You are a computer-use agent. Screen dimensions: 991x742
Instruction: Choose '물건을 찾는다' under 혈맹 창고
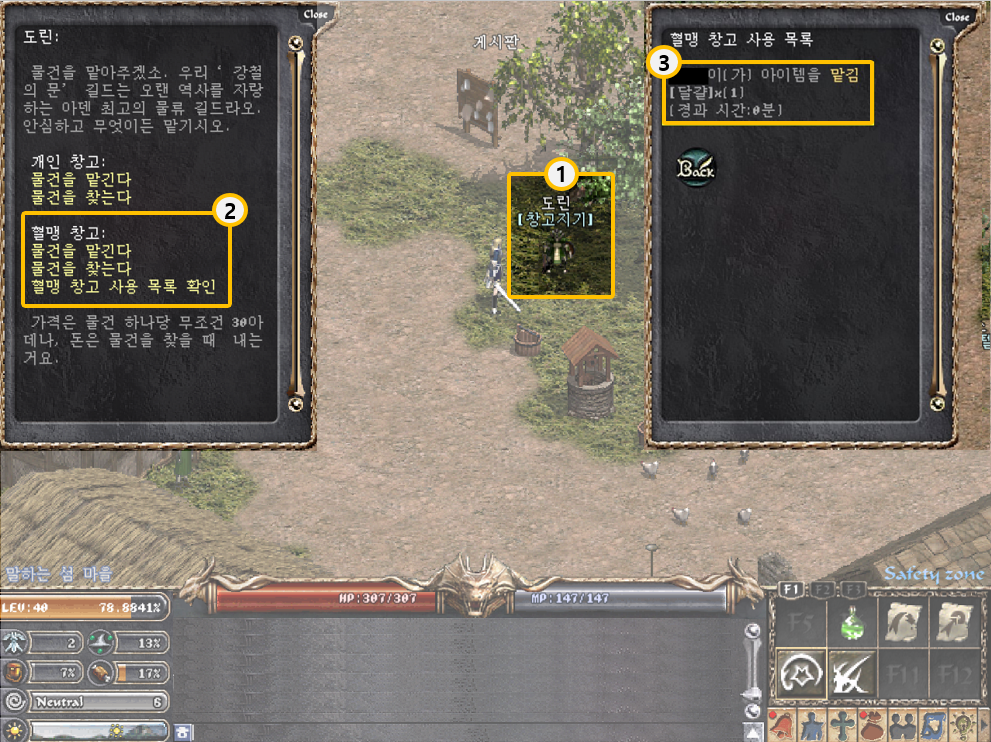[x=81, y=268]
